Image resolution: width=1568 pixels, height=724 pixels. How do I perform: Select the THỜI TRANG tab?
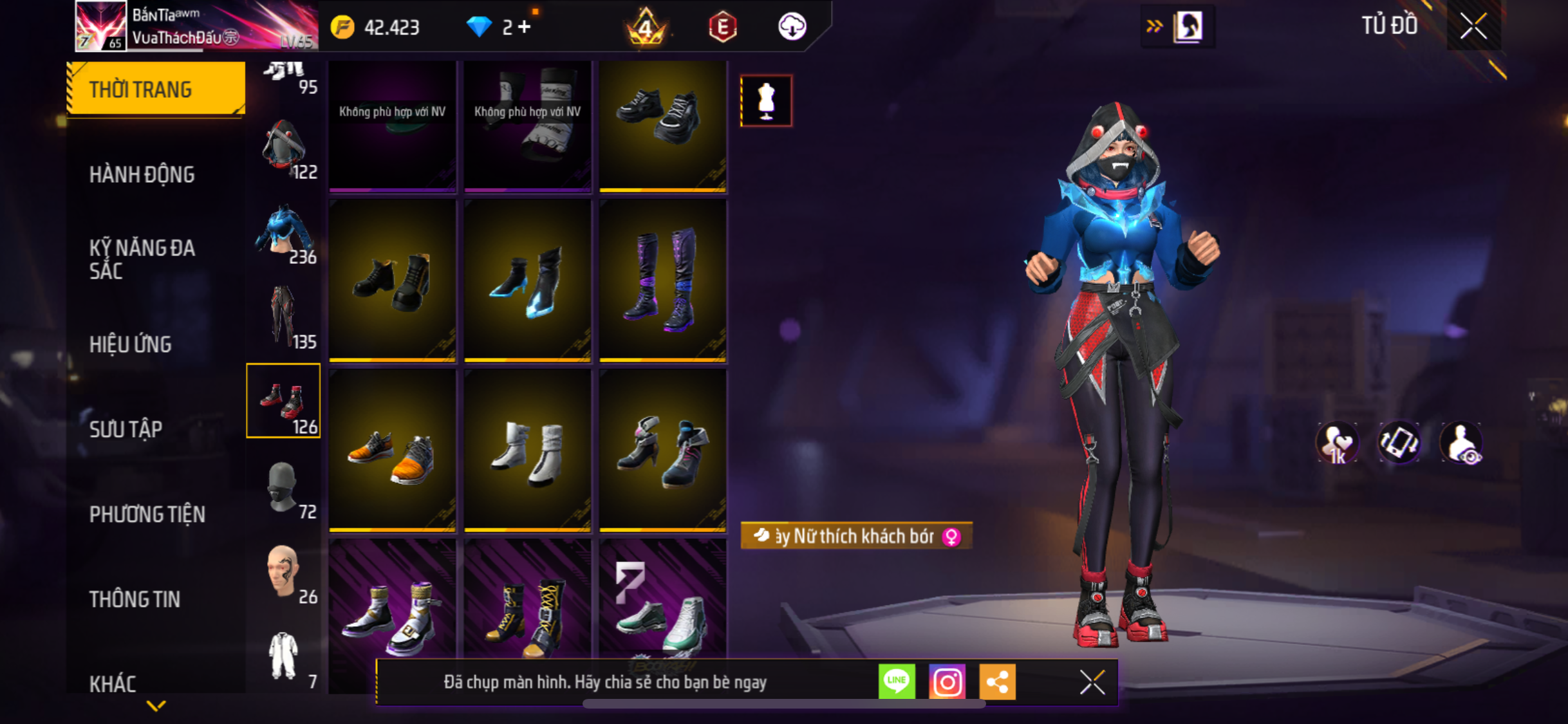coord(156,89)
